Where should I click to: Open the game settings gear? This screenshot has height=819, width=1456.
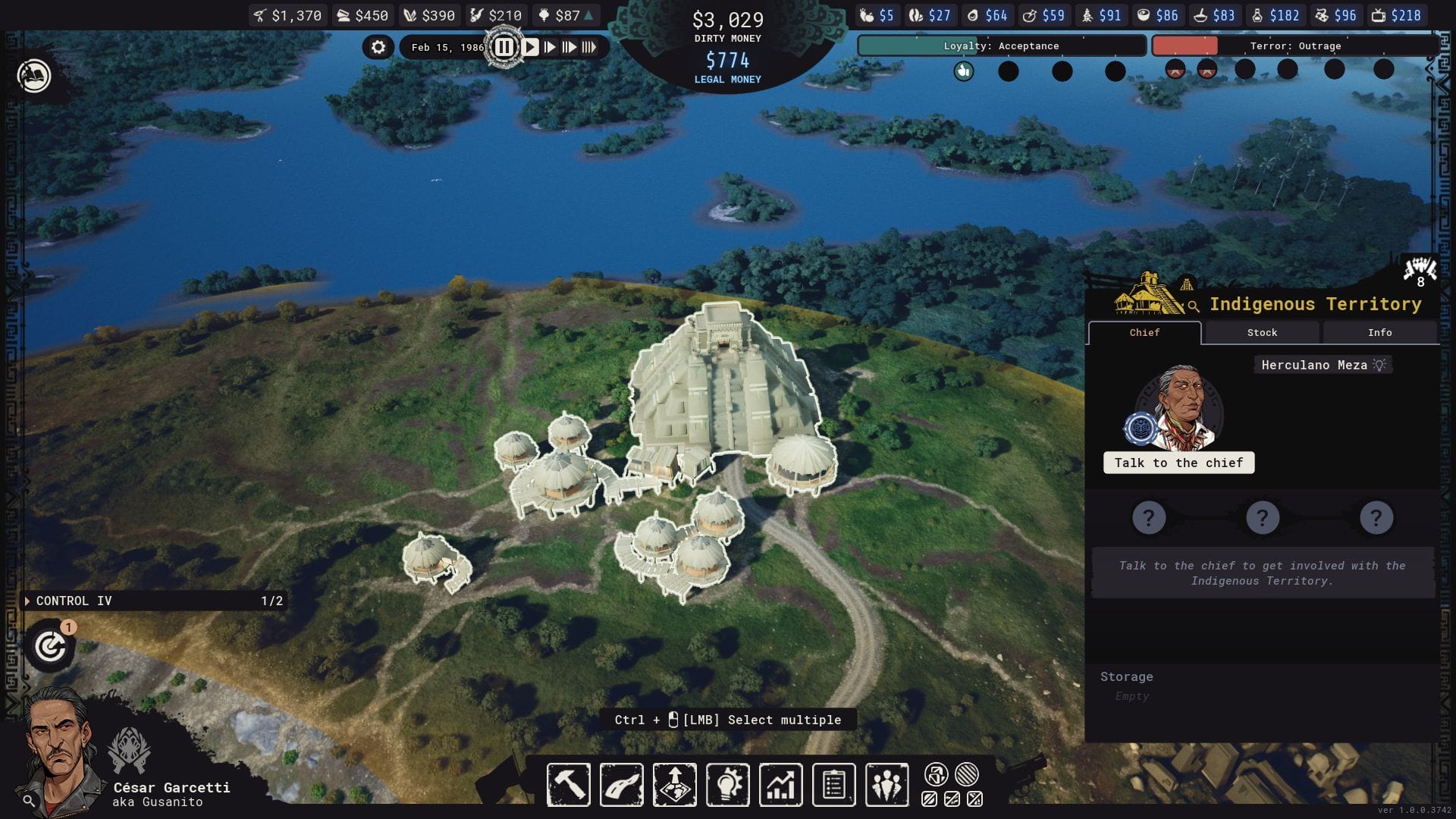[377, 46]
